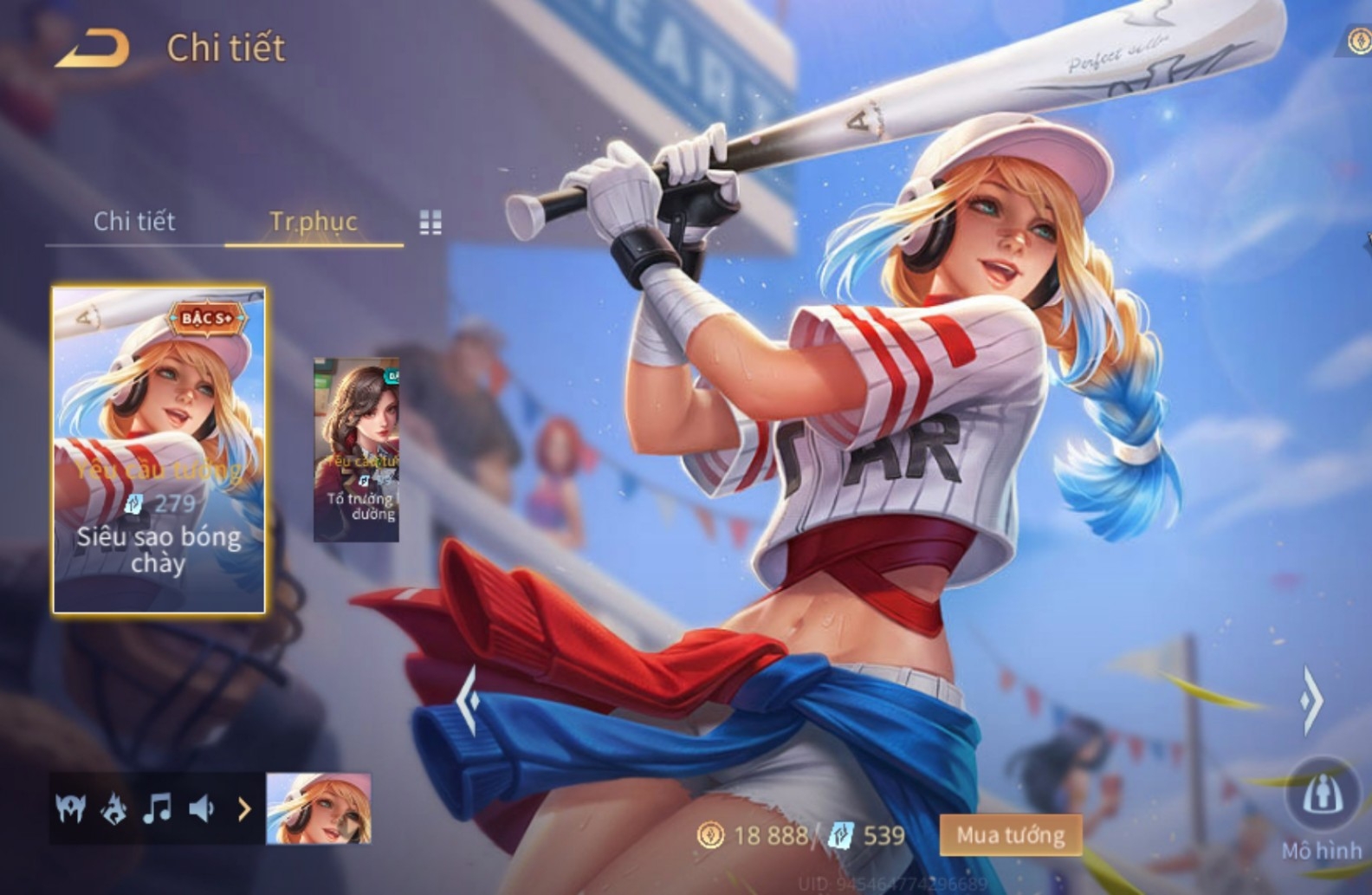Click the speaker sound icon
The image size is (1372, 895).
tap(202, 809)
